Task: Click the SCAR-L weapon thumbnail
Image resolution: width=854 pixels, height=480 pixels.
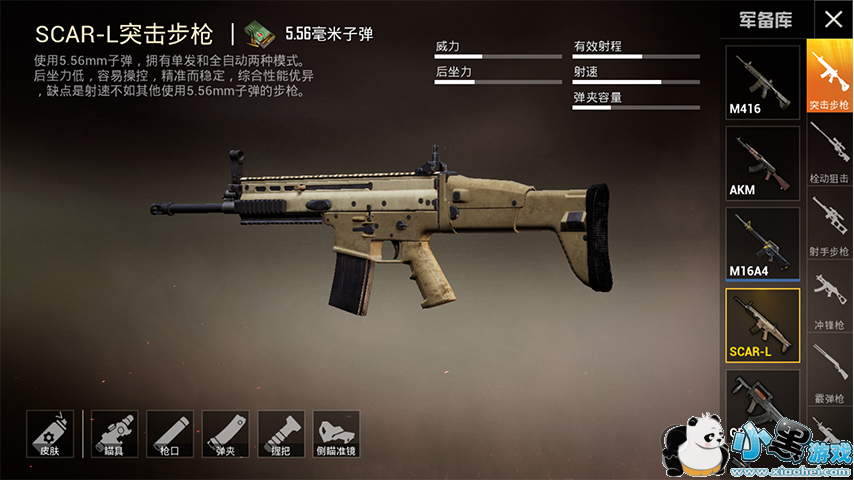Action: (x=762, y=325)
